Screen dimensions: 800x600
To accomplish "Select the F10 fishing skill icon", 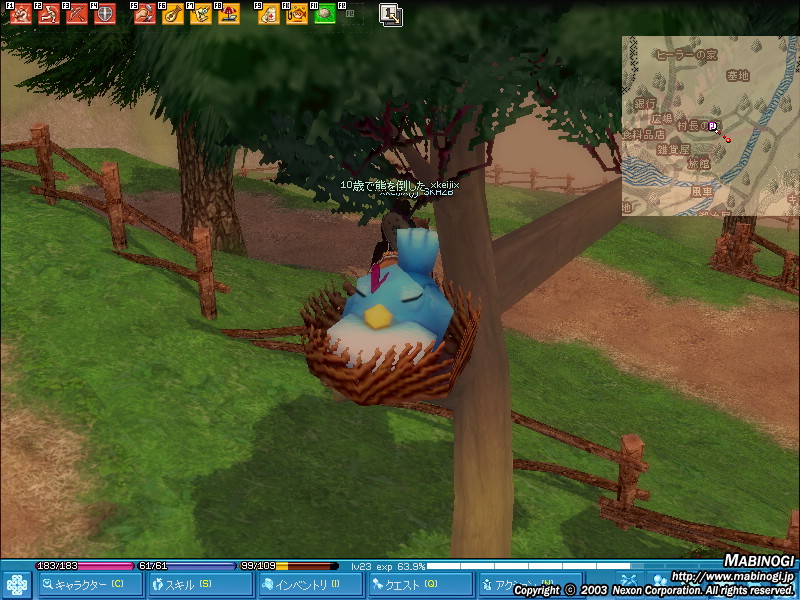I will tap(297, 14).
